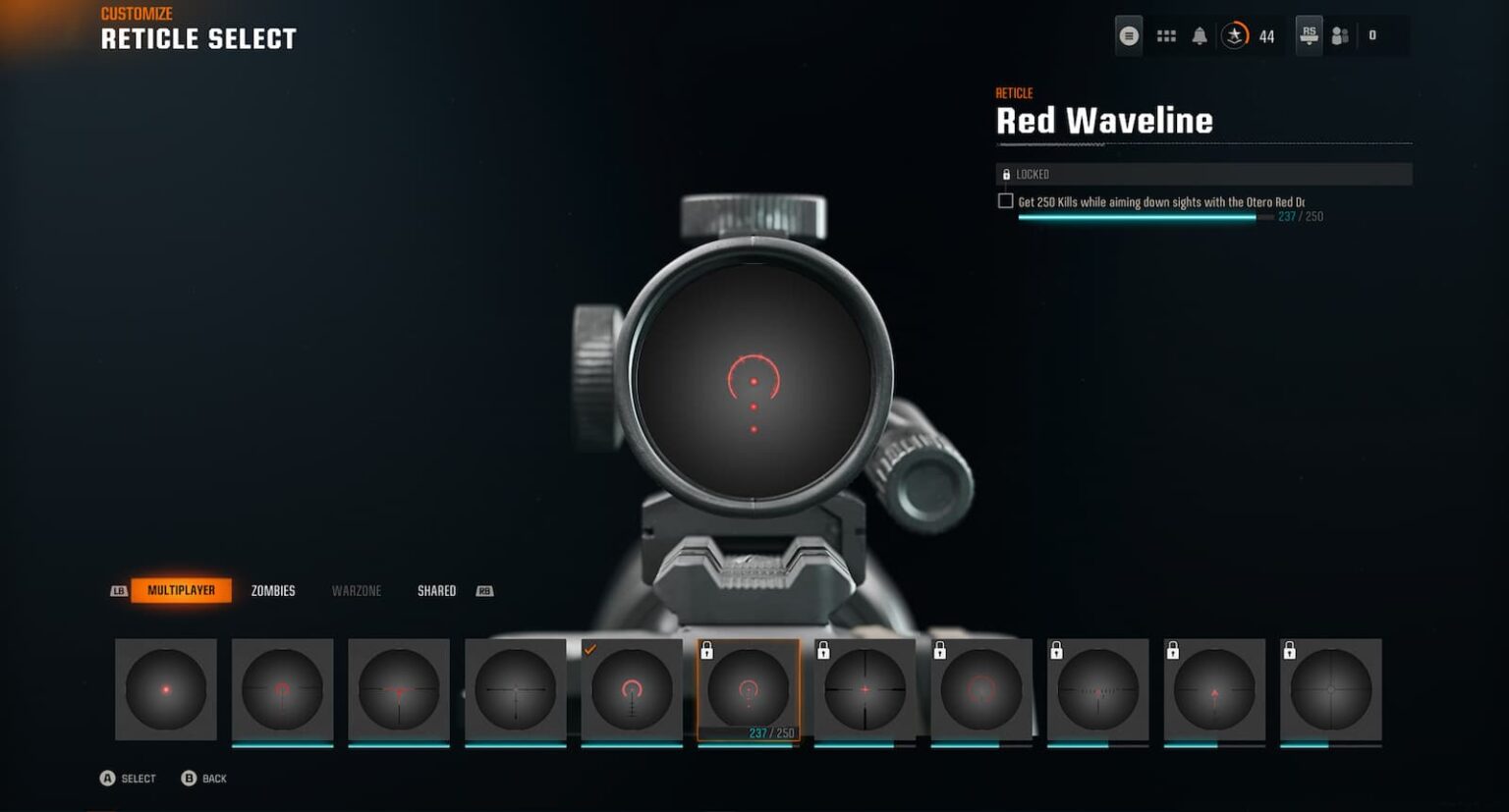Image resolution: width=1509 pixels, height=812 pixels.
Task: Open the SHARED reticles tab
Action: pos(435,590)
